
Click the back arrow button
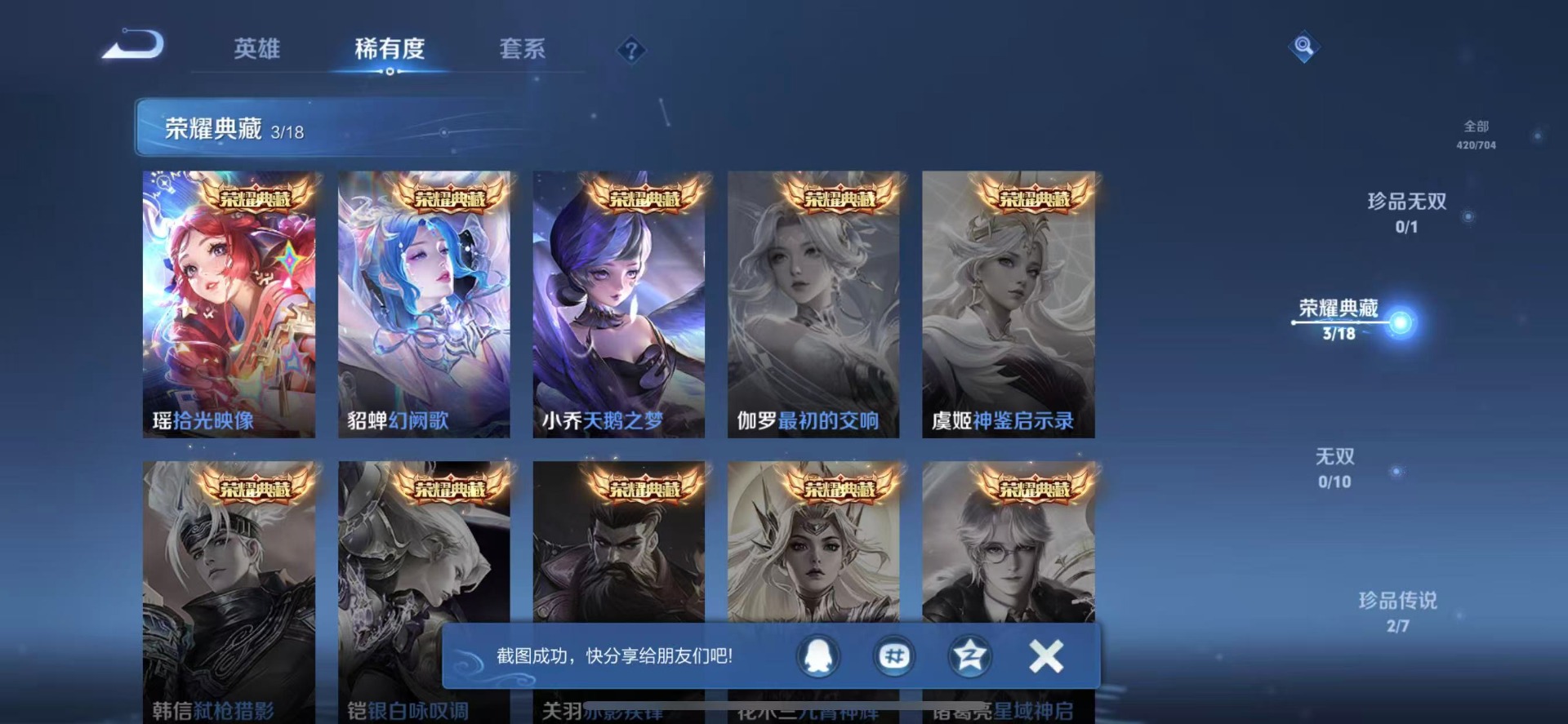pyautogui.click(x=133, y=46)
